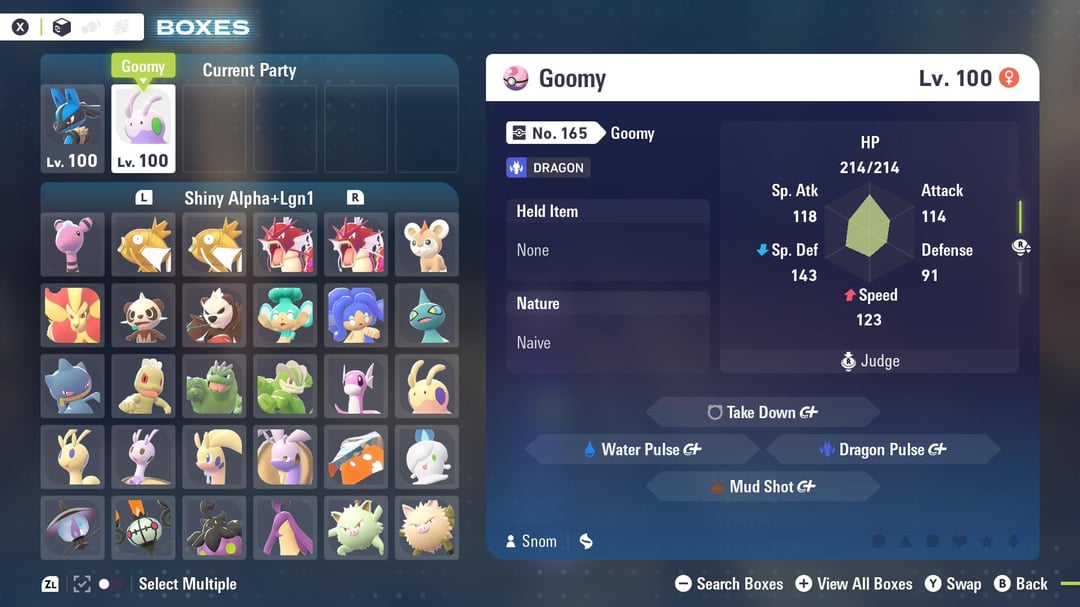Select the Take Down move
The image size is (1080, 607).
pos(762,412)
